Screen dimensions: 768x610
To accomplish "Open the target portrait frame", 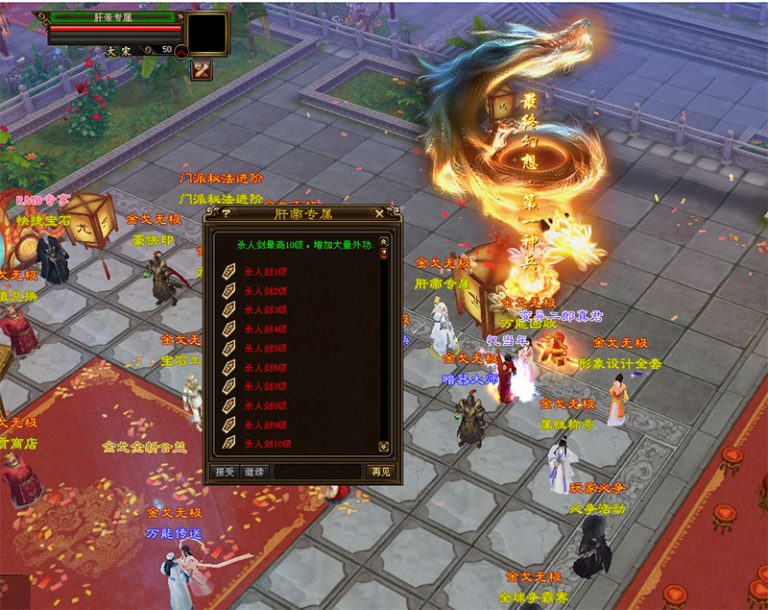I will coord(208,33).
